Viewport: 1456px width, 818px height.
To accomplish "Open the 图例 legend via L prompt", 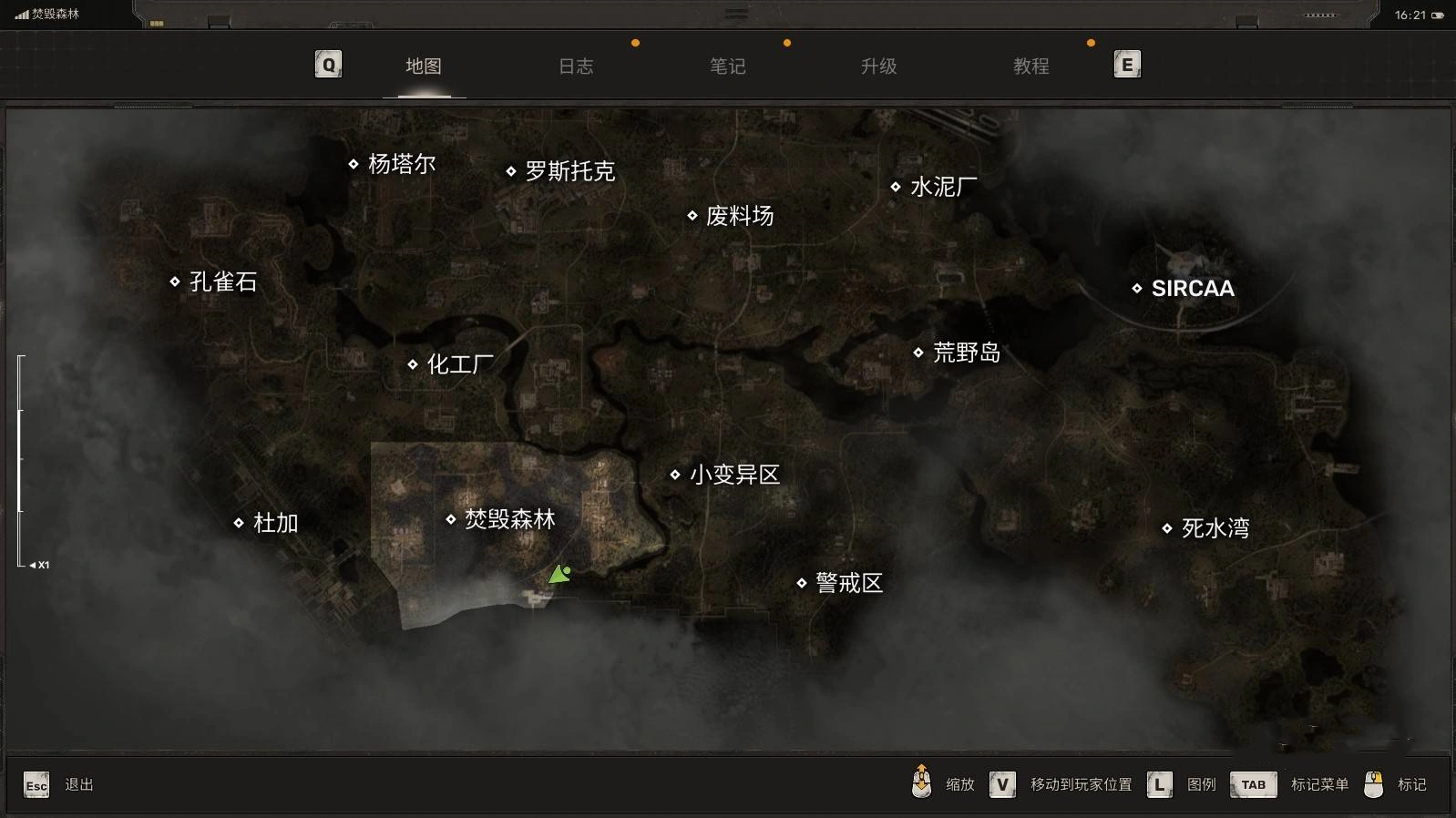I will (x=1159, y=783).
